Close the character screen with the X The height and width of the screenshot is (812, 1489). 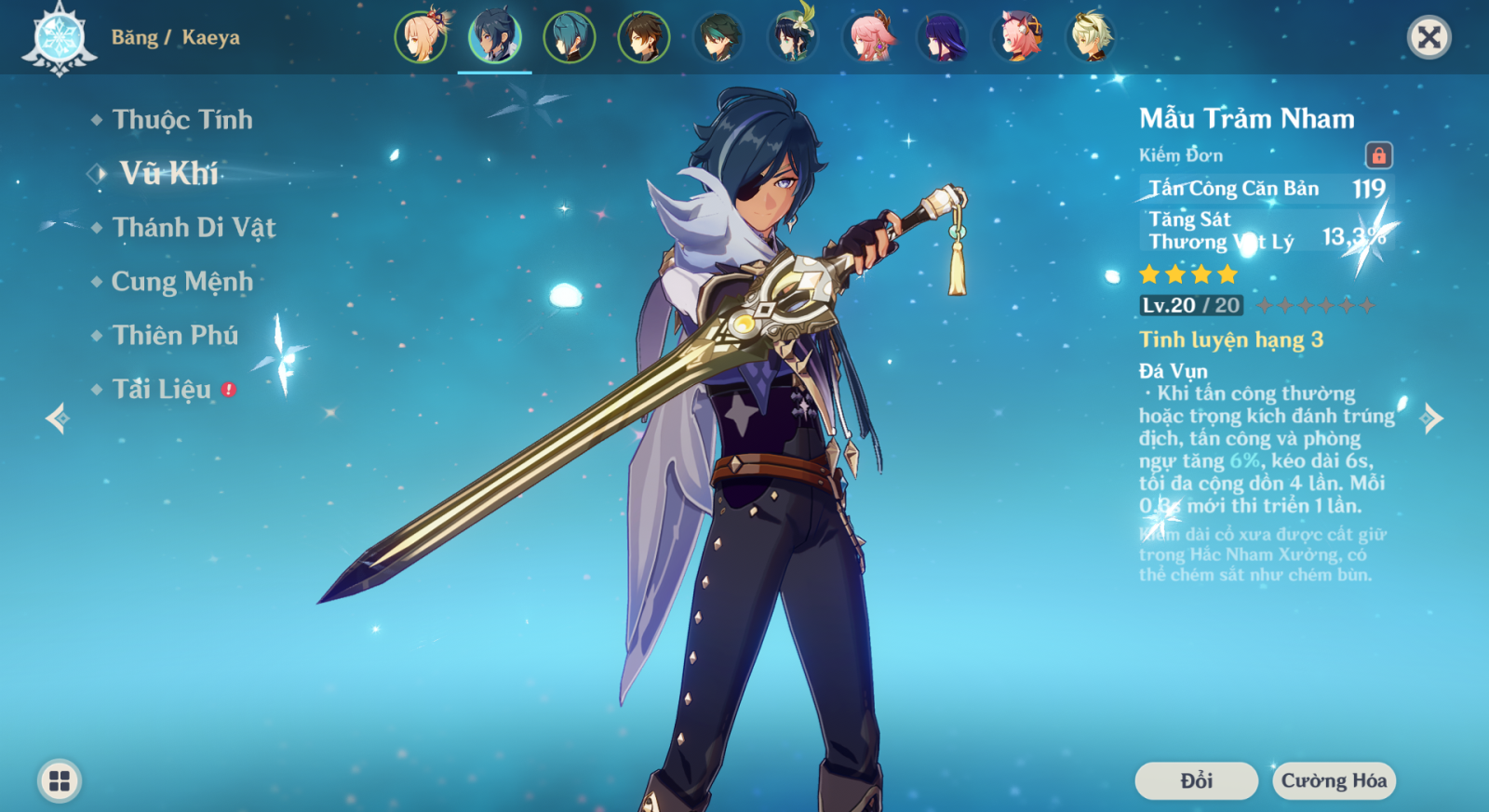(x=1429, y=37)
